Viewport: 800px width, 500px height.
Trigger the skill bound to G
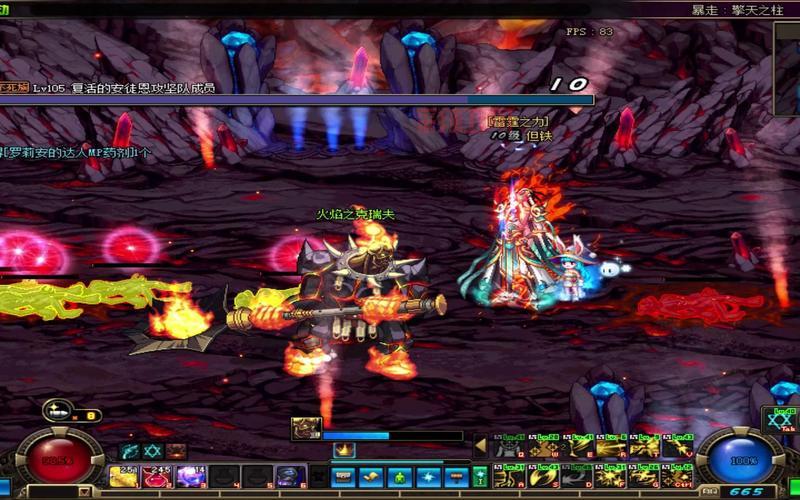coord(645,474)
